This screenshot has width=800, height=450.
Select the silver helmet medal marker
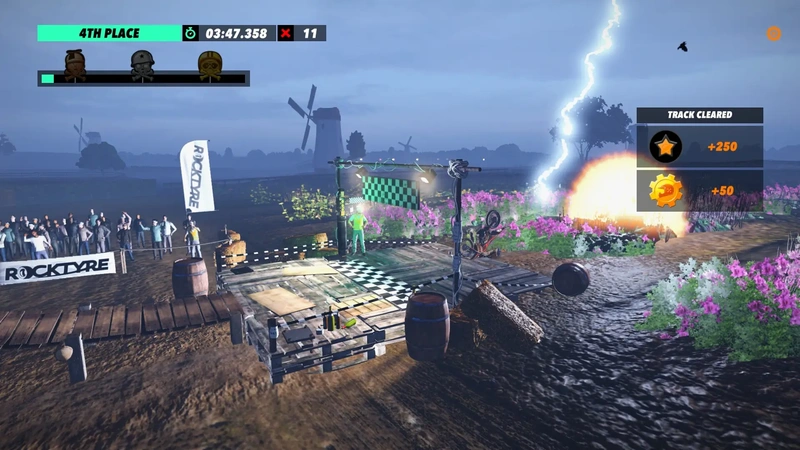[x=143, y=63]
